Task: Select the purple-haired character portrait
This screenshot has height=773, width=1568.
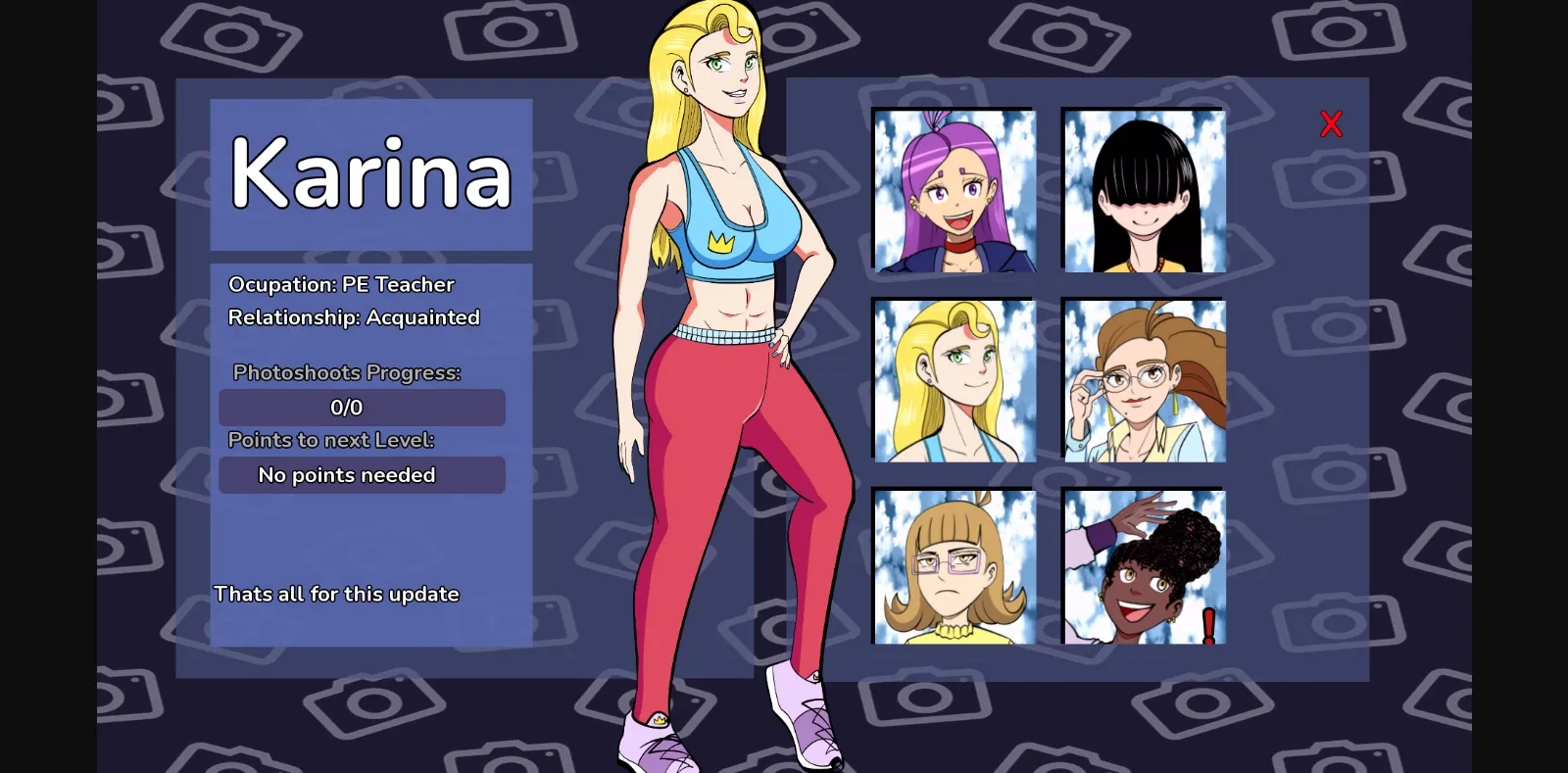Action: click(954, 192)
